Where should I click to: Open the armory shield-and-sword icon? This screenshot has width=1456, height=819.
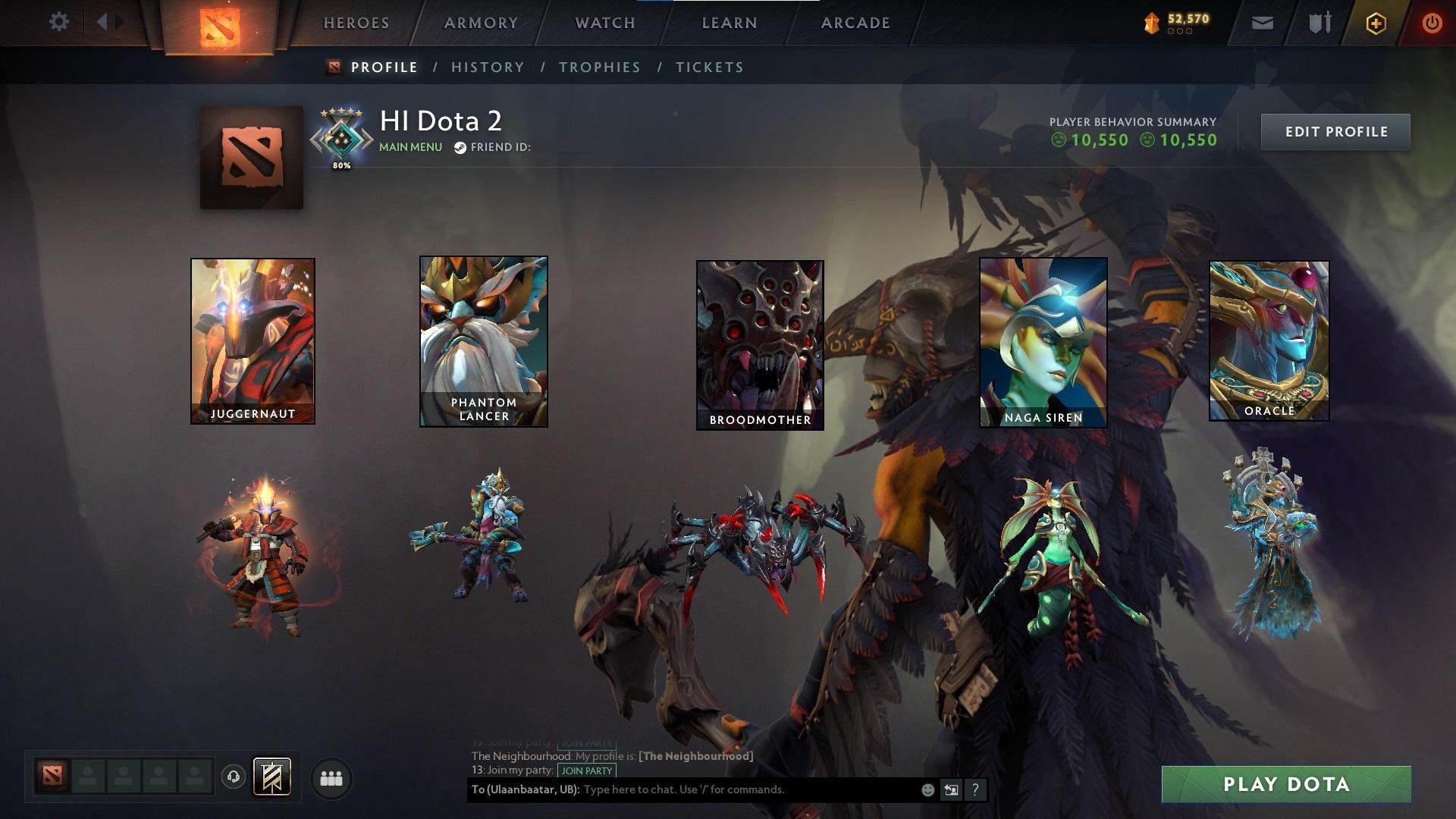(x=1319, y=23)
